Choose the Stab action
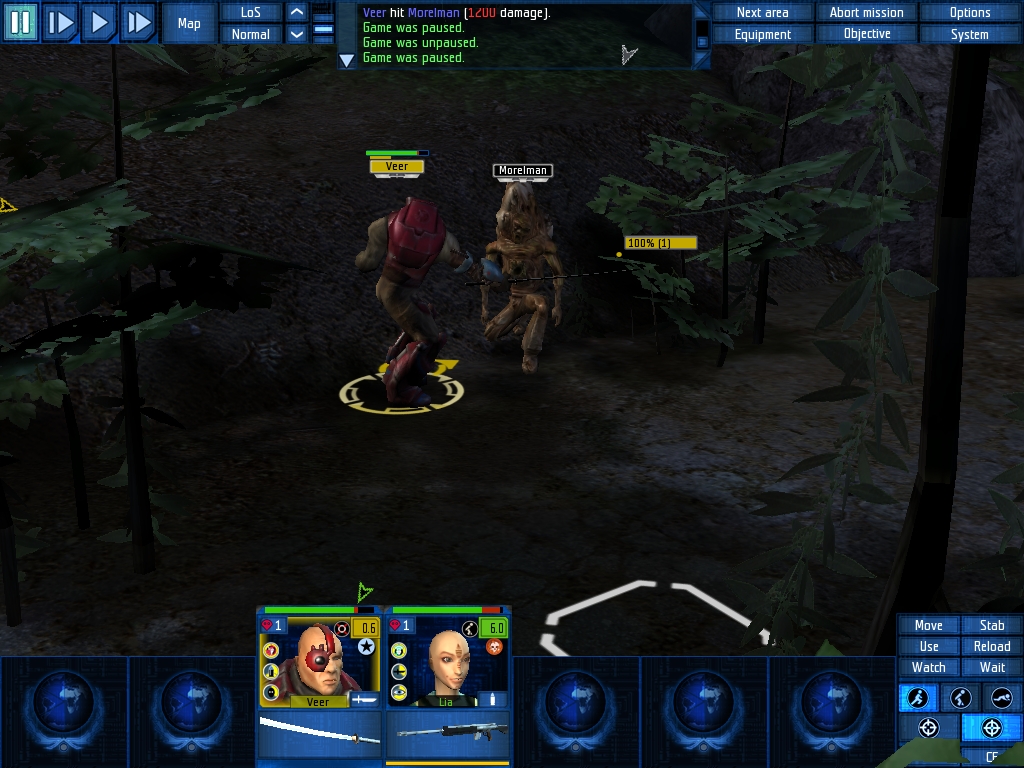The width and height of the screenshot is (1024, 768). click(991, 625)
